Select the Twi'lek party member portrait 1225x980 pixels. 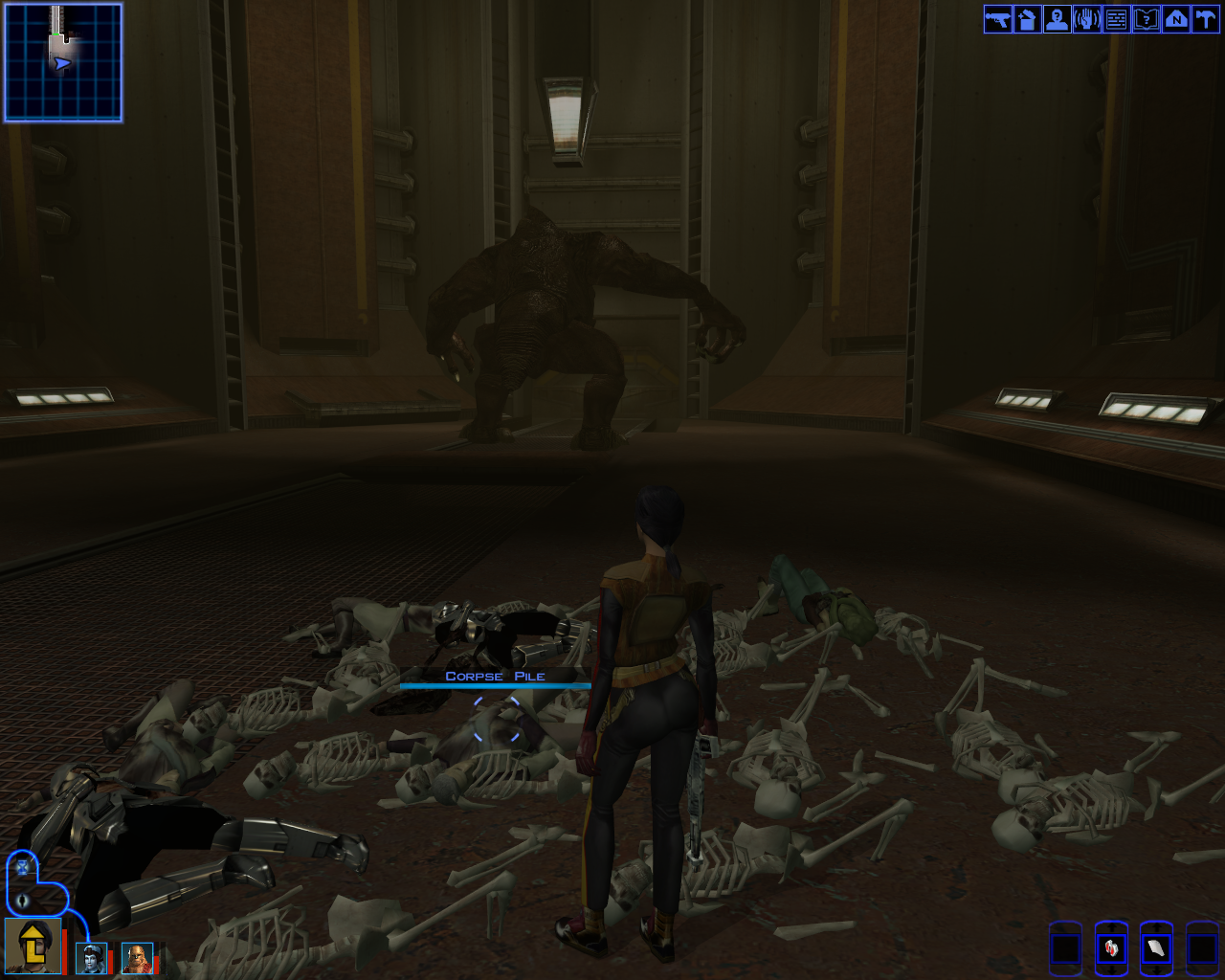click(91, 959)
